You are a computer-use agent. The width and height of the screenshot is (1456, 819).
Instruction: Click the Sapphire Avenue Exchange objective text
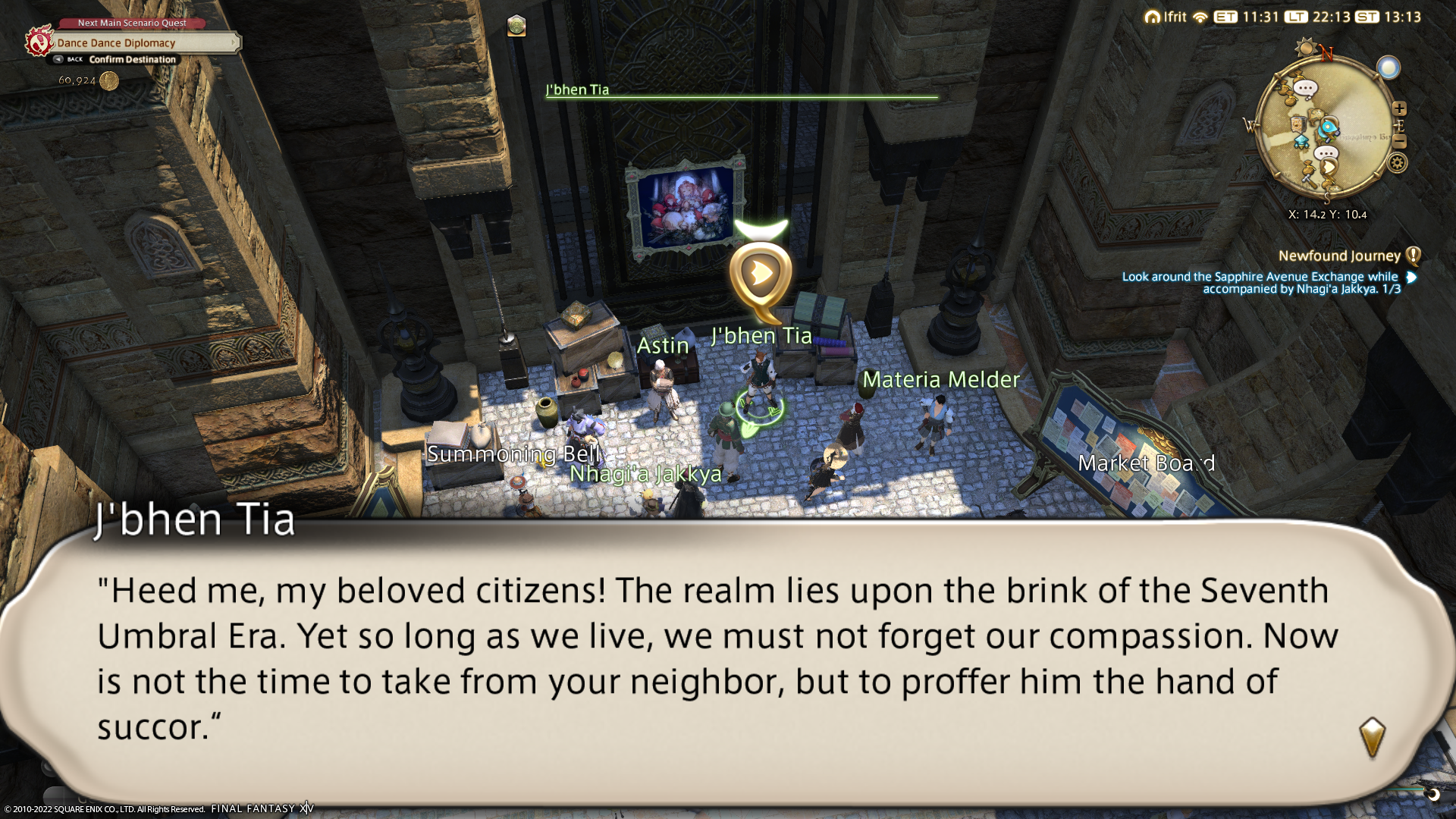point(1260,283)
